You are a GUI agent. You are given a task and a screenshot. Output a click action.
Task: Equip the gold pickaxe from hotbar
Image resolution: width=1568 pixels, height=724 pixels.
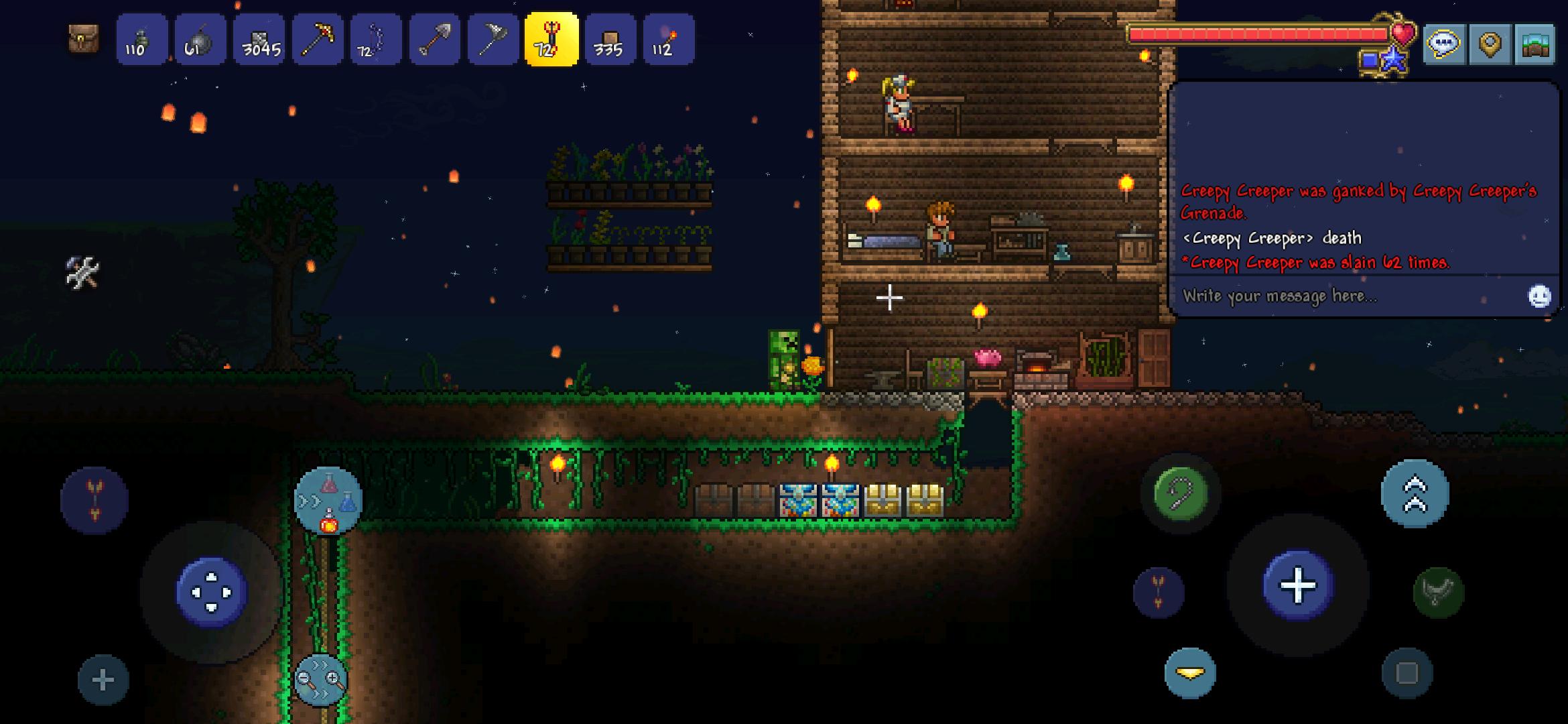point(317,40)
